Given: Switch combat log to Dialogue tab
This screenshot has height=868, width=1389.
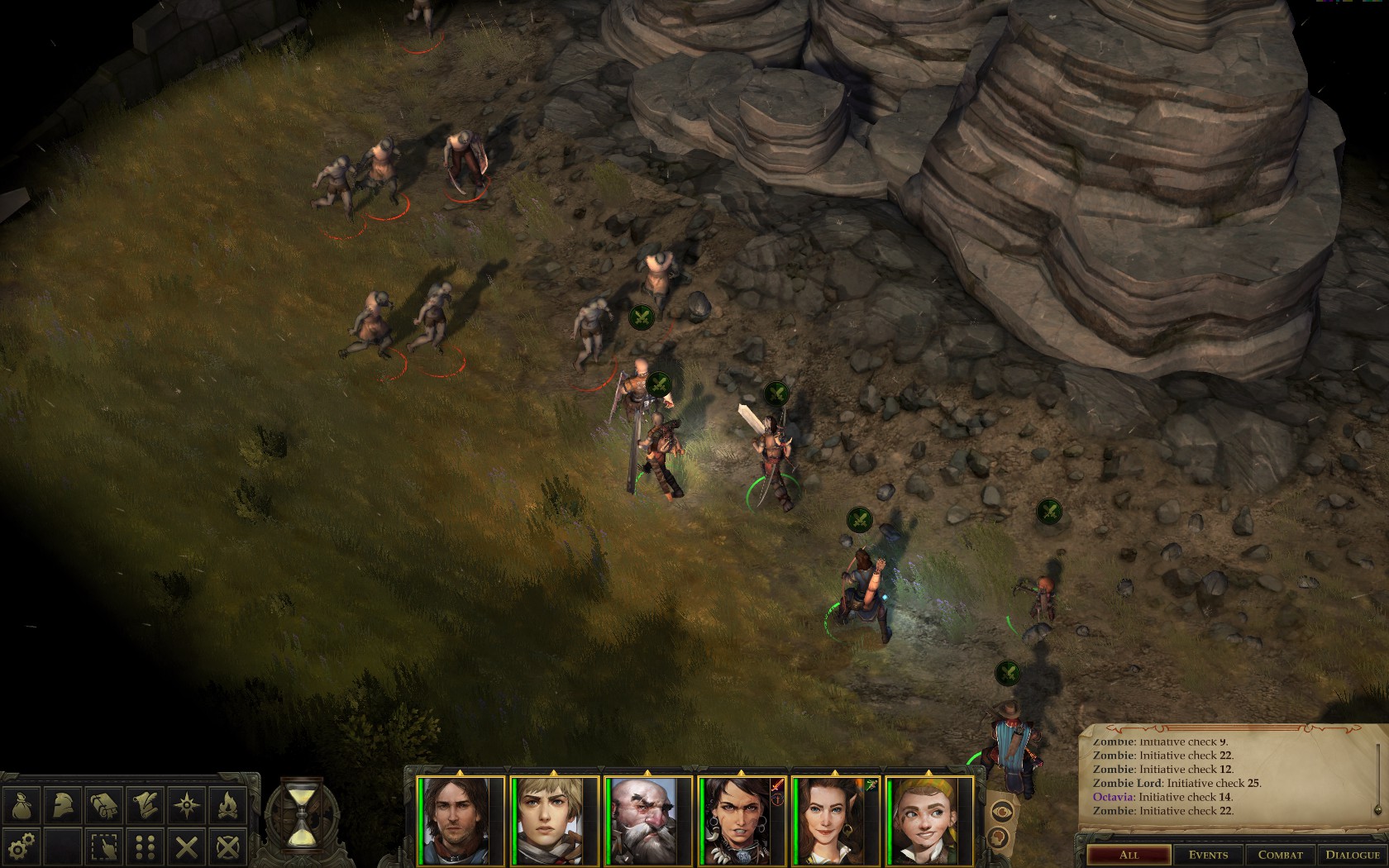Looking at the screenshot, I should (x=1353, y=855).
